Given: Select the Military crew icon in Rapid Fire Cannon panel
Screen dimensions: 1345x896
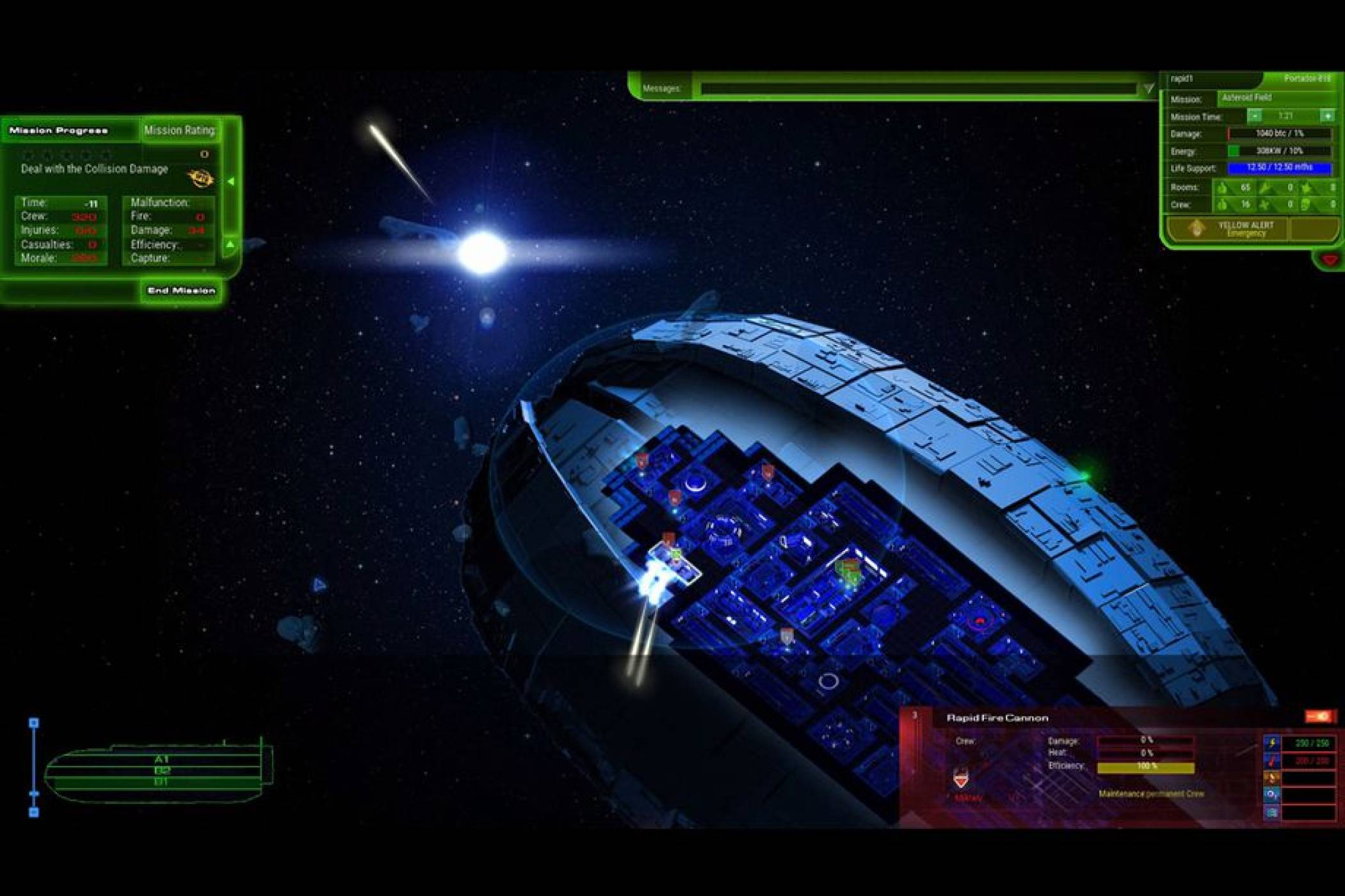Looking at the screenshot, I should (962, 778).
